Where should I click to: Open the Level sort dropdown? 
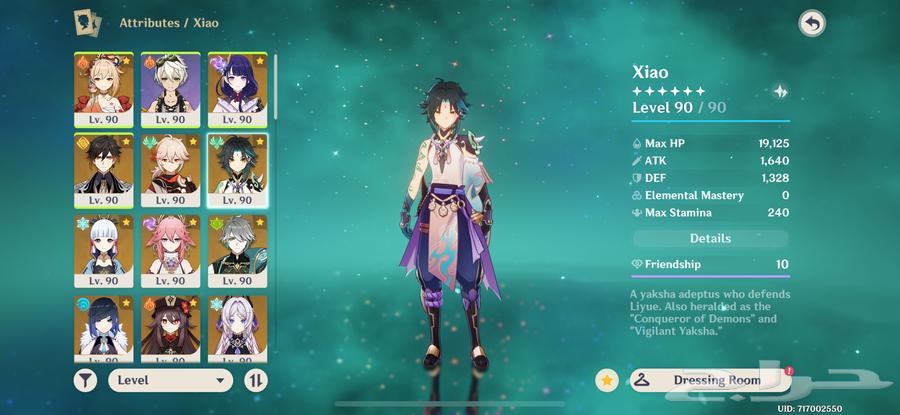pos(170,380)
